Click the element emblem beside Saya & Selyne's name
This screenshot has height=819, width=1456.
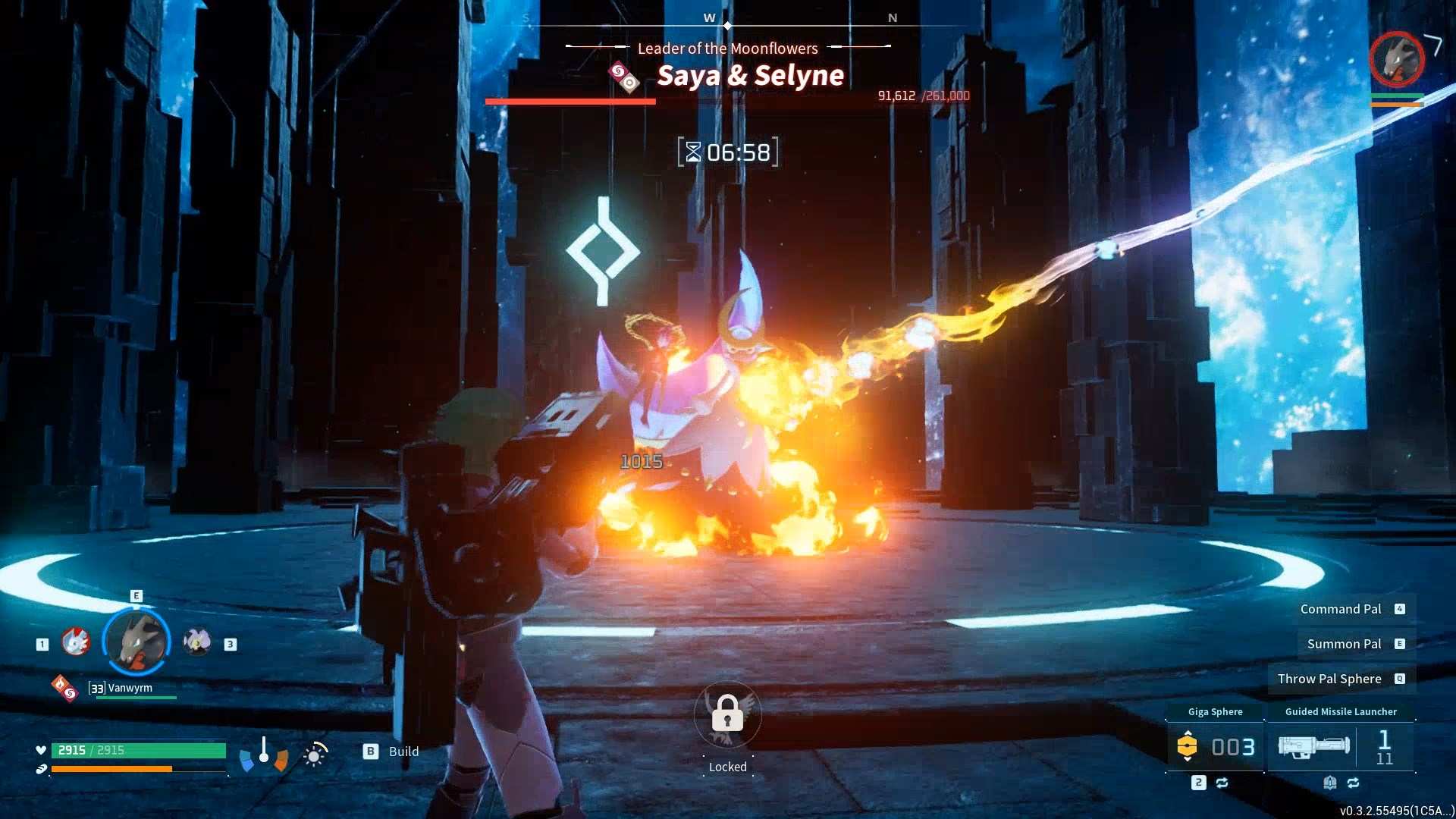[x=623, y=77]
